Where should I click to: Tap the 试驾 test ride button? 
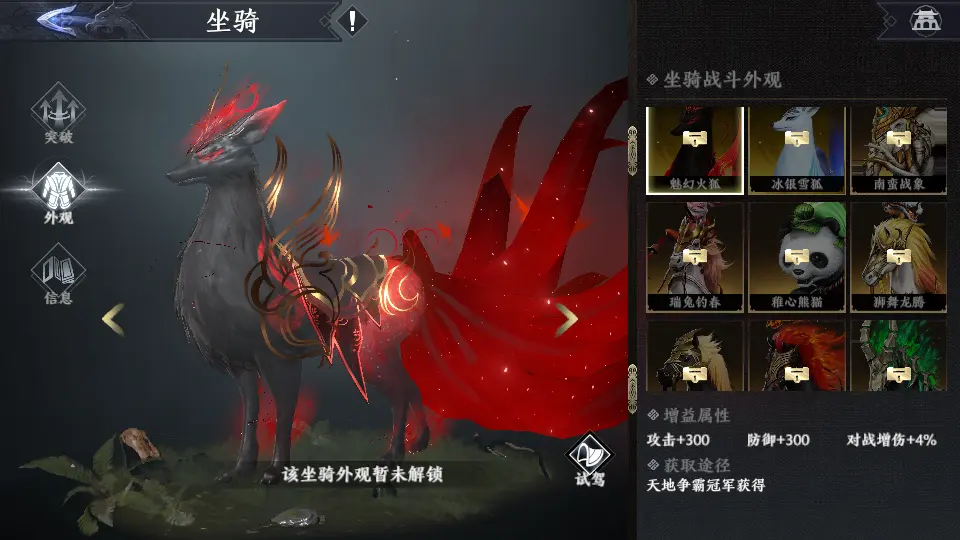coord(589,458)
